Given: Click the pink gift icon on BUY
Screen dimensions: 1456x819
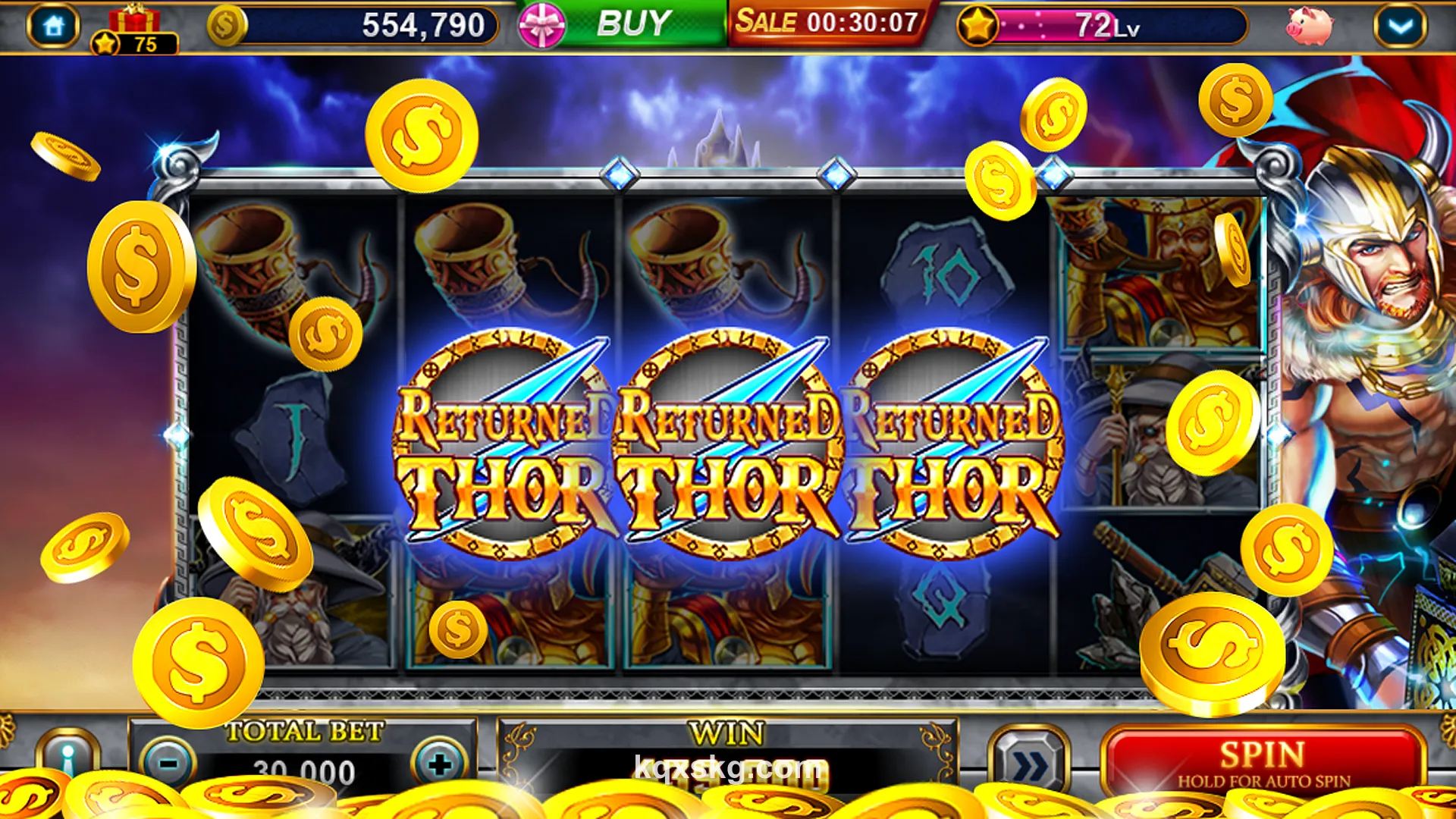Looking at the screenshot, I should pos(540,23).
